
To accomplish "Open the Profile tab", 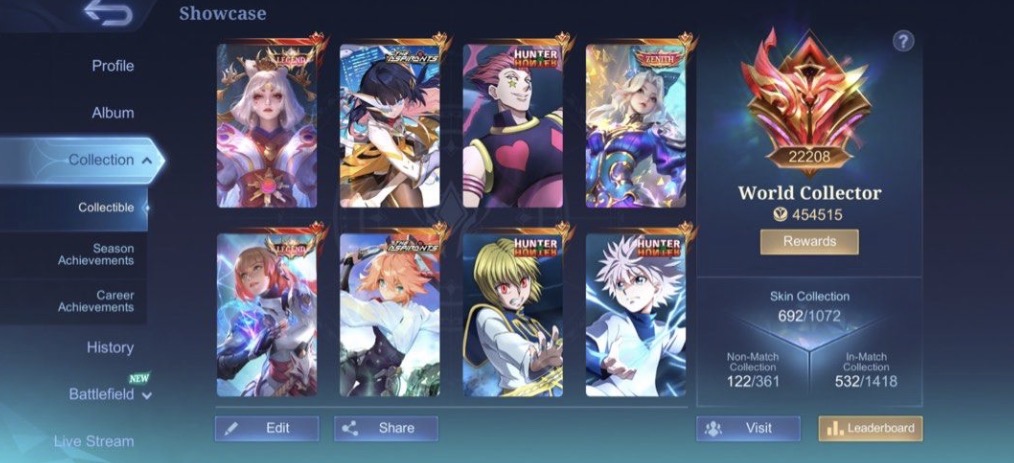I will [x=112, y=66].
